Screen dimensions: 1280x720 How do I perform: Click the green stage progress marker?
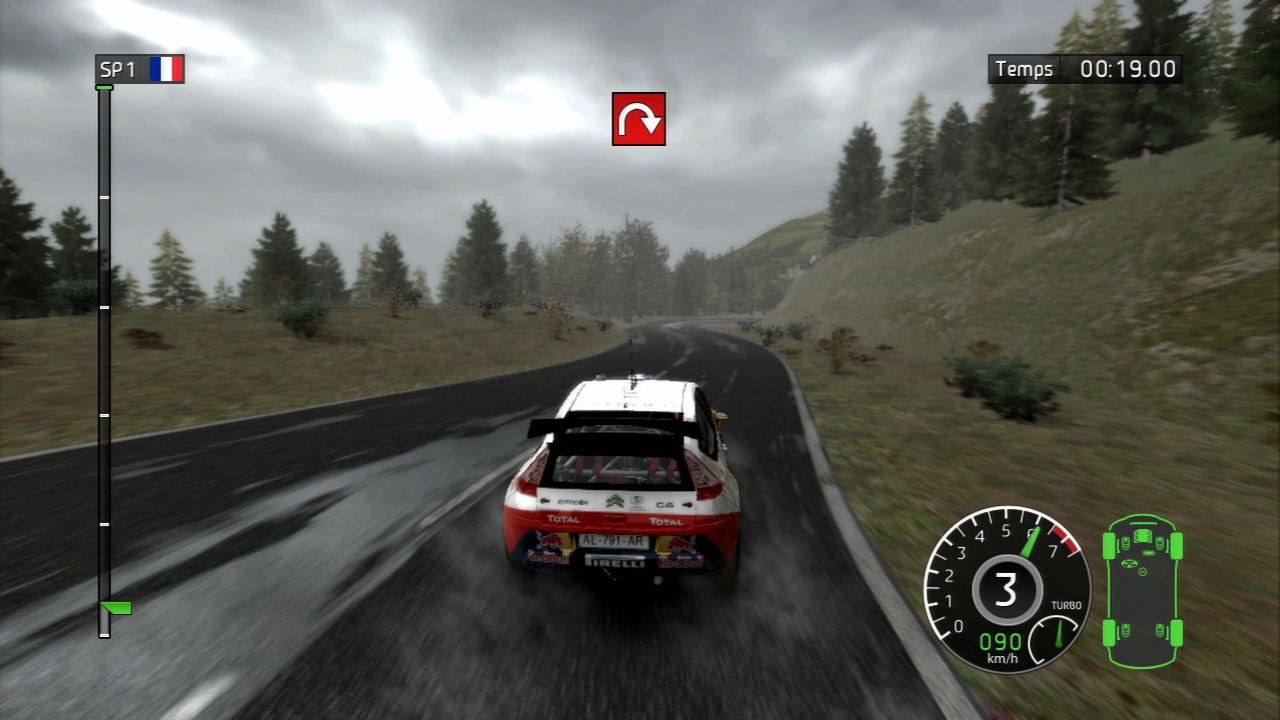[x=116, y=607]
